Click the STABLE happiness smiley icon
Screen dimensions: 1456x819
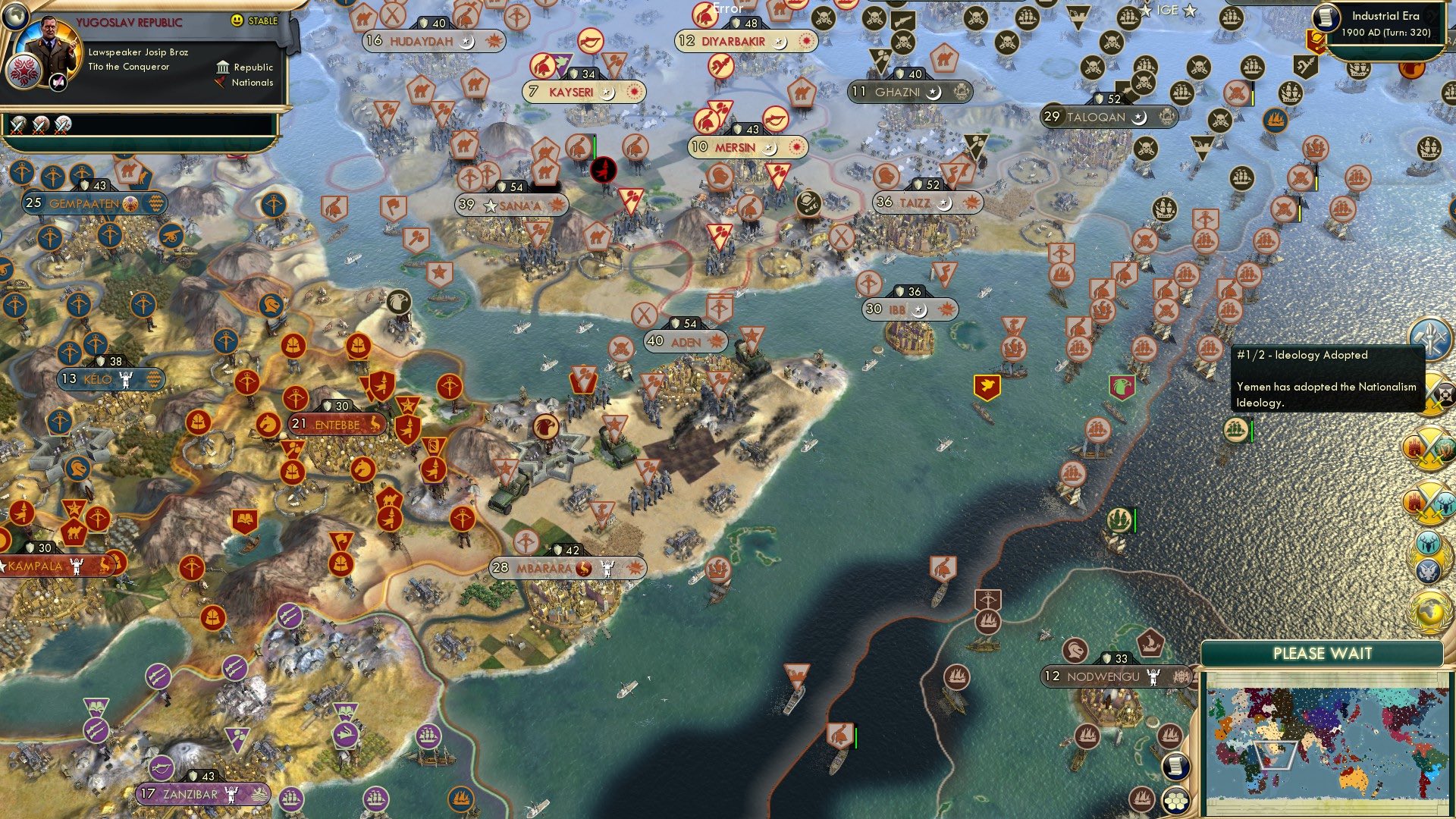point(237,20)
